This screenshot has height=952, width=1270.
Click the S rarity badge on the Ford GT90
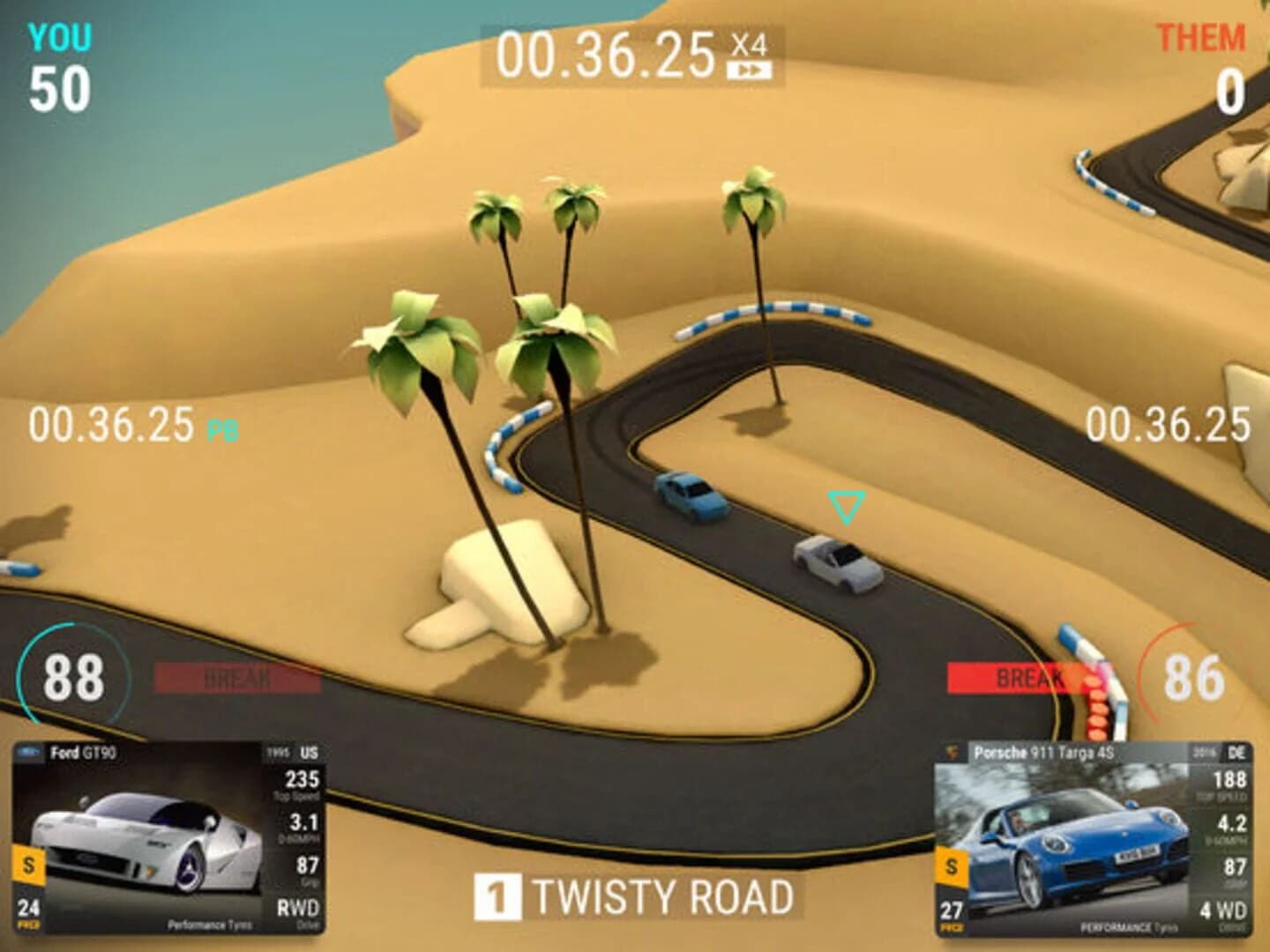pyautogui.click(x=27, y=866)
